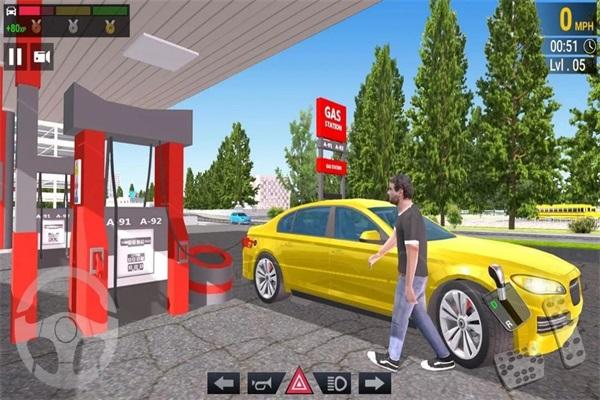Image resolution: width=600 pixels, height=400 pixels.
Task: Activate the right turn signal arrow
Action: 374,383
